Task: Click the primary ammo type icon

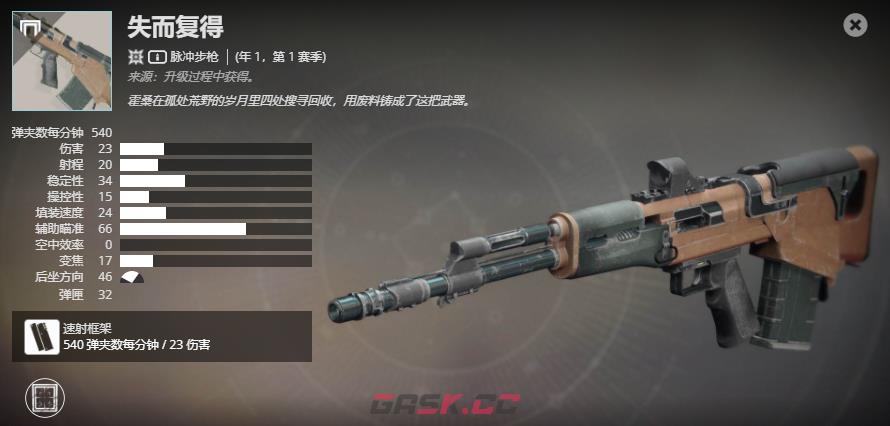Action: 157,57
